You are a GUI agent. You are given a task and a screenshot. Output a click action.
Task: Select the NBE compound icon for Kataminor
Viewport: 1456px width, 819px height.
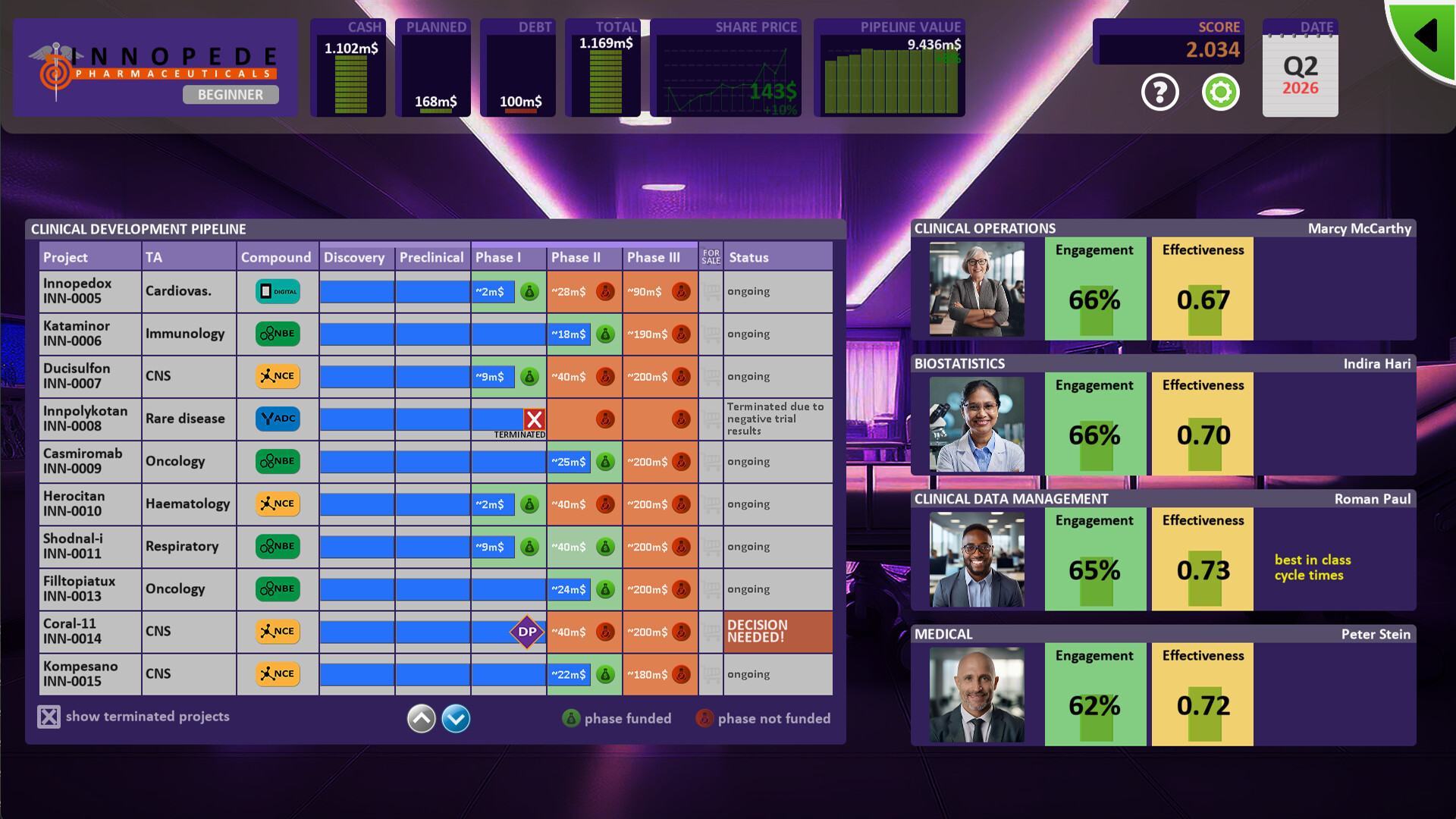(x=277, y=334)
